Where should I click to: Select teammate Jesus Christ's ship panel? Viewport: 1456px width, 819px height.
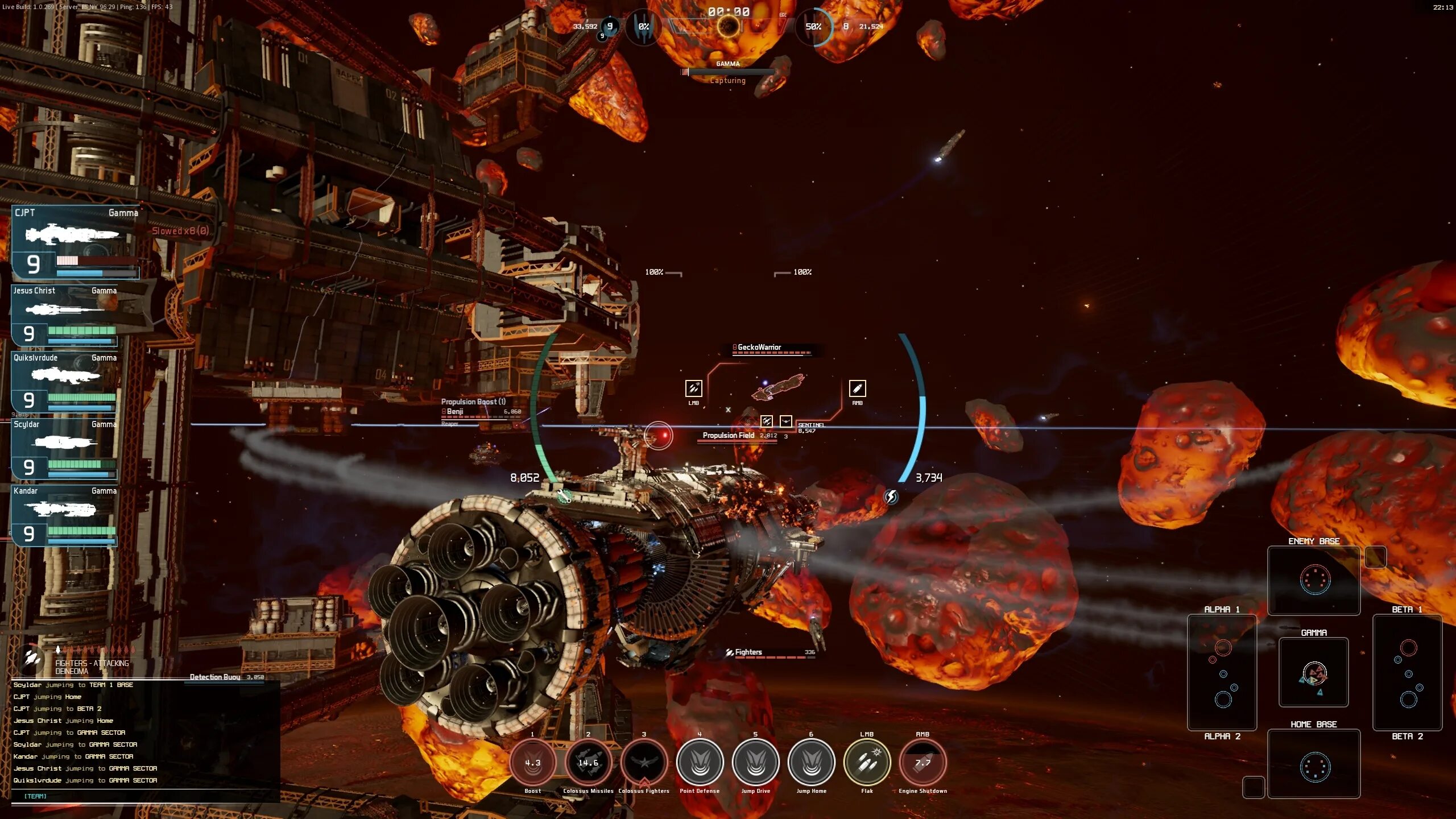coord(65,316)
